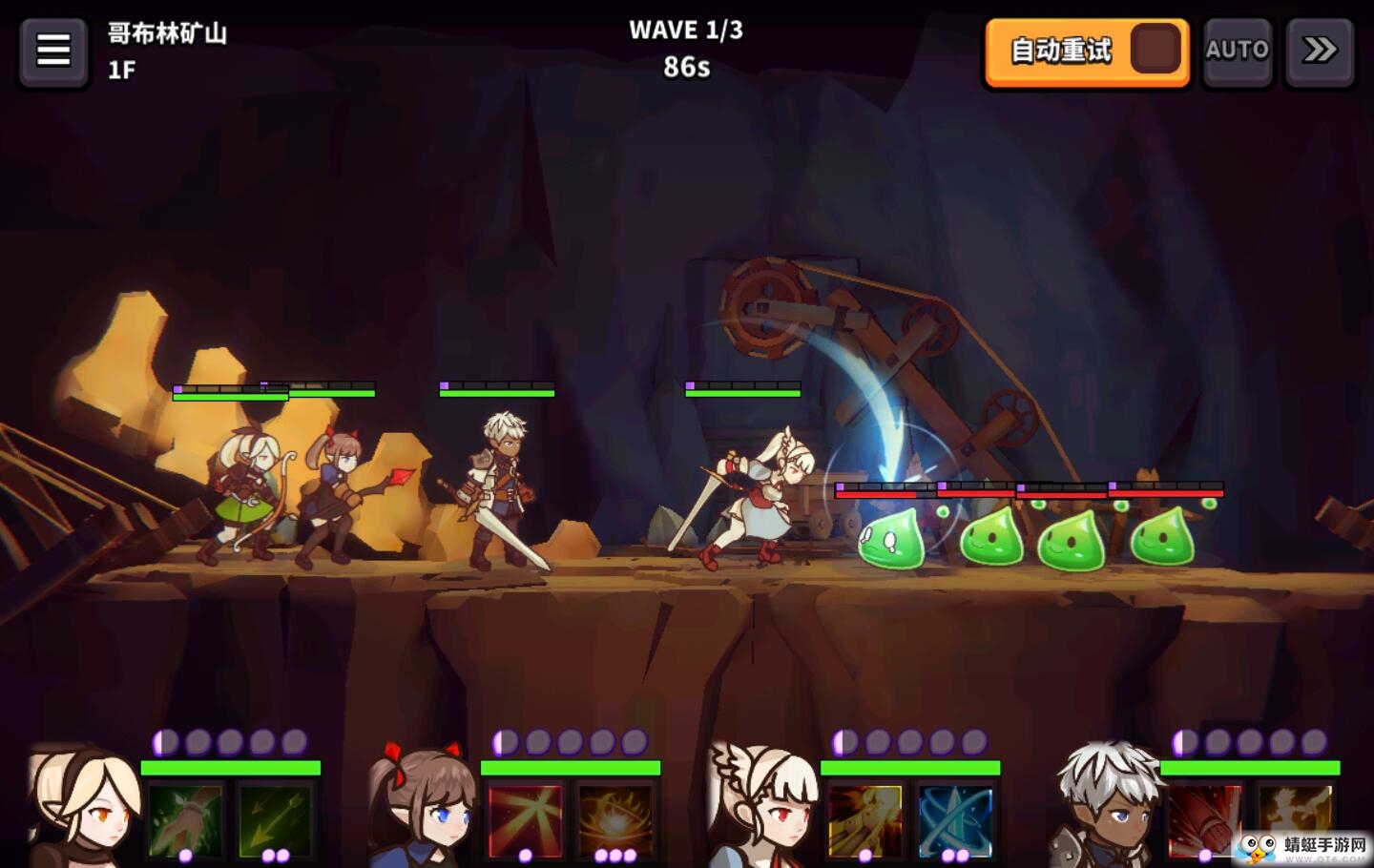Activate the blue crossed-blades skill
1374x868 pixels.
coord(955,818)
